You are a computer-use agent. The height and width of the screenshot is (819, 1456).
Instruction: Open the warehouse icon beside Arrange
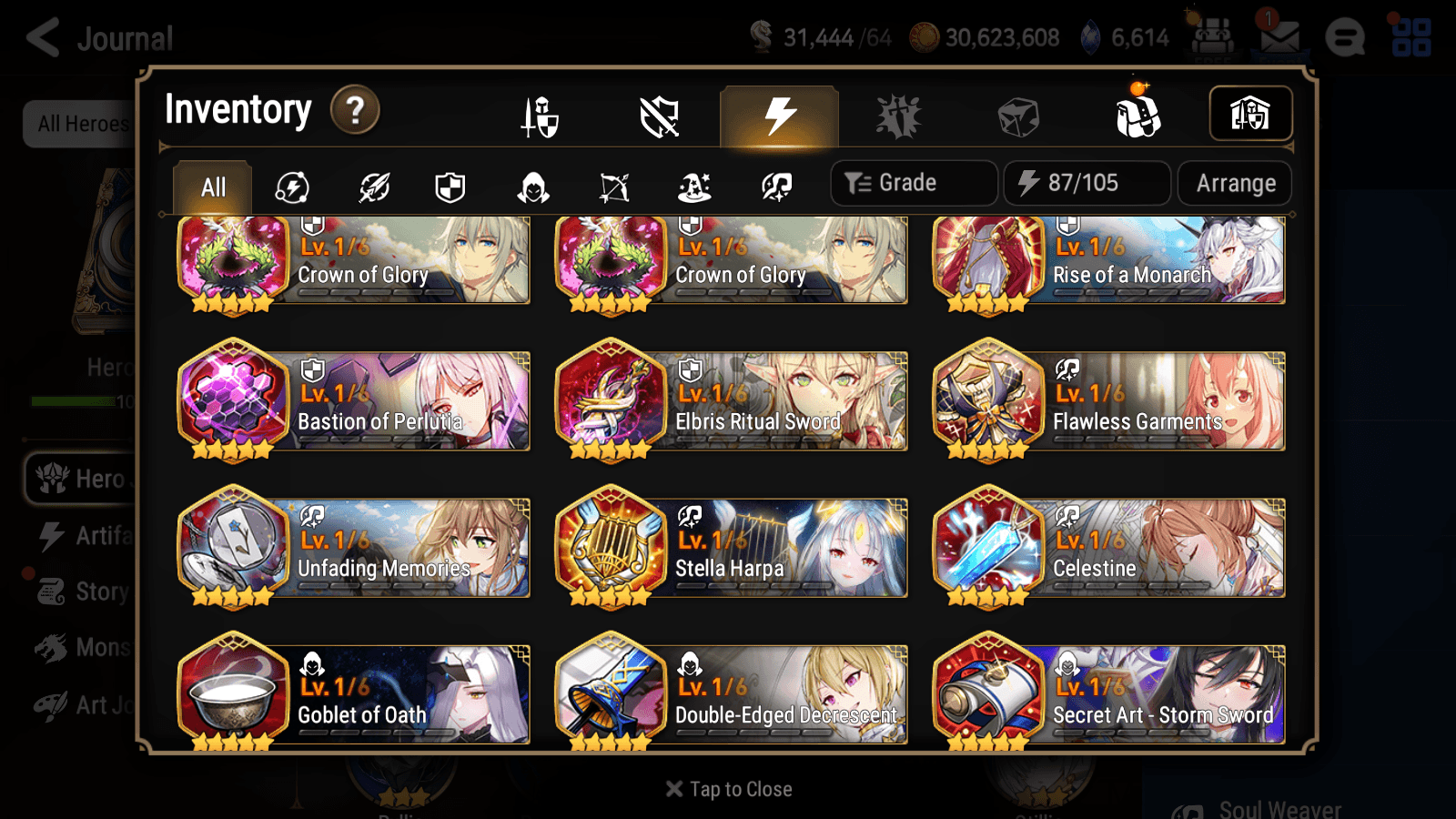point(1250,113)
